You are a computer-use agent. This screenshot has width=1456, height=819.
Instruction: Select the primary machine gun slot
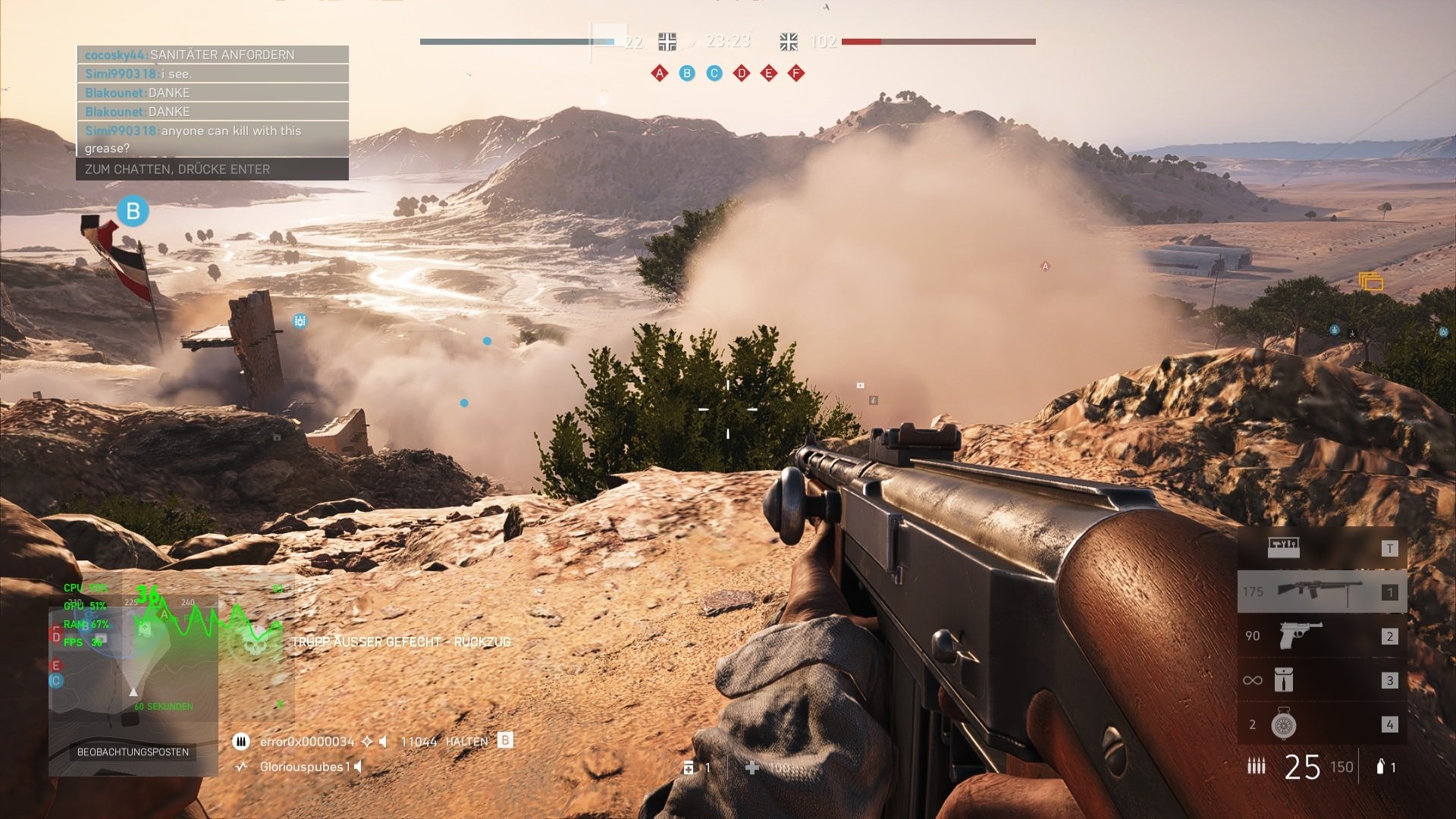coord(1322,591)
